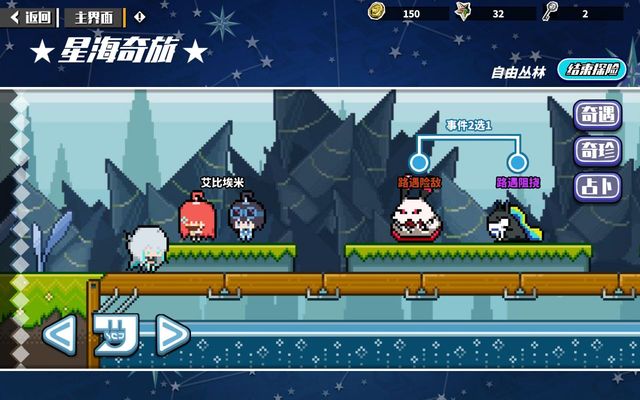The height and width of the screenshot is (400, 640).
Task: Tap the smiling face button between the arrows
Action: coord(114,334)
